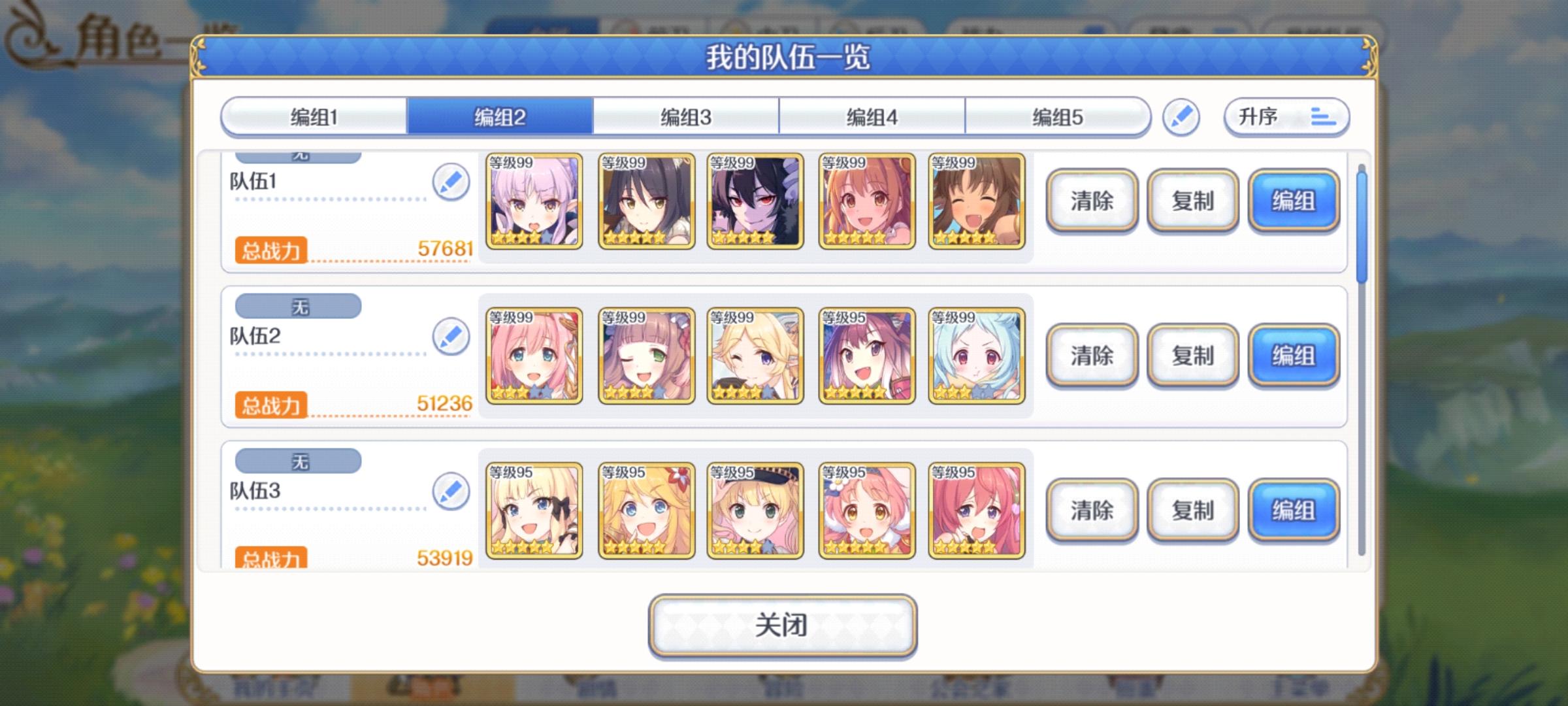Close the team list with 关闭
1568x706 pixels.
coord(782,626)
